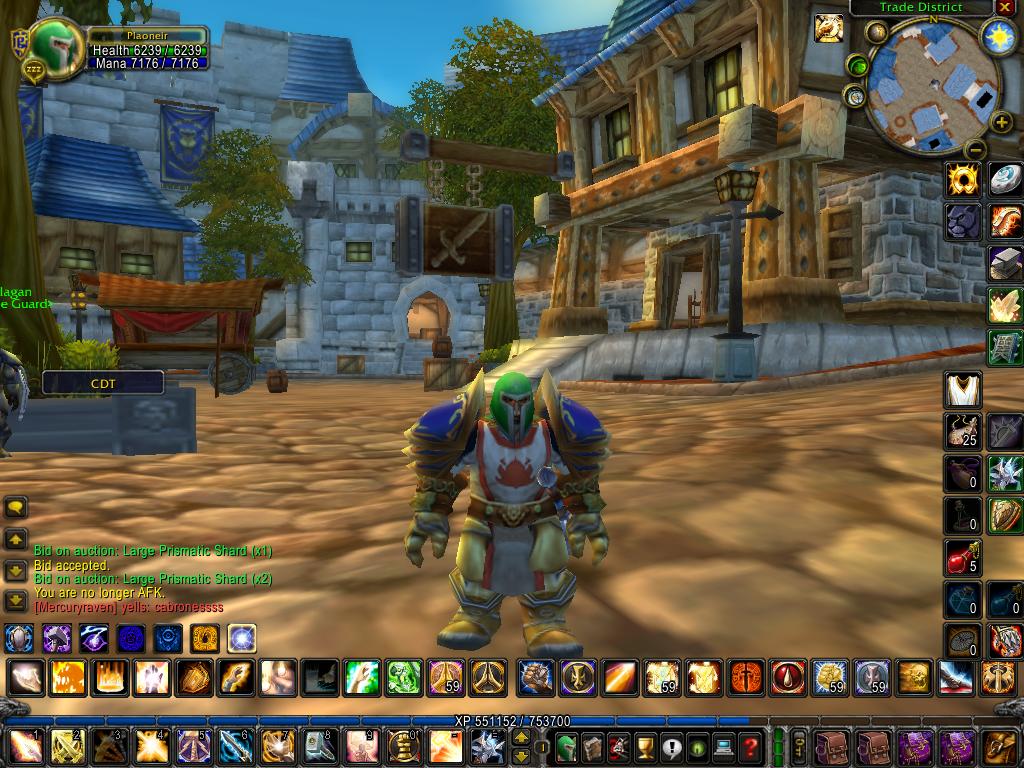Use the white hearthstone icon
The width and height of the screenshot is (1024, 768).
[x=1005, y=180]
